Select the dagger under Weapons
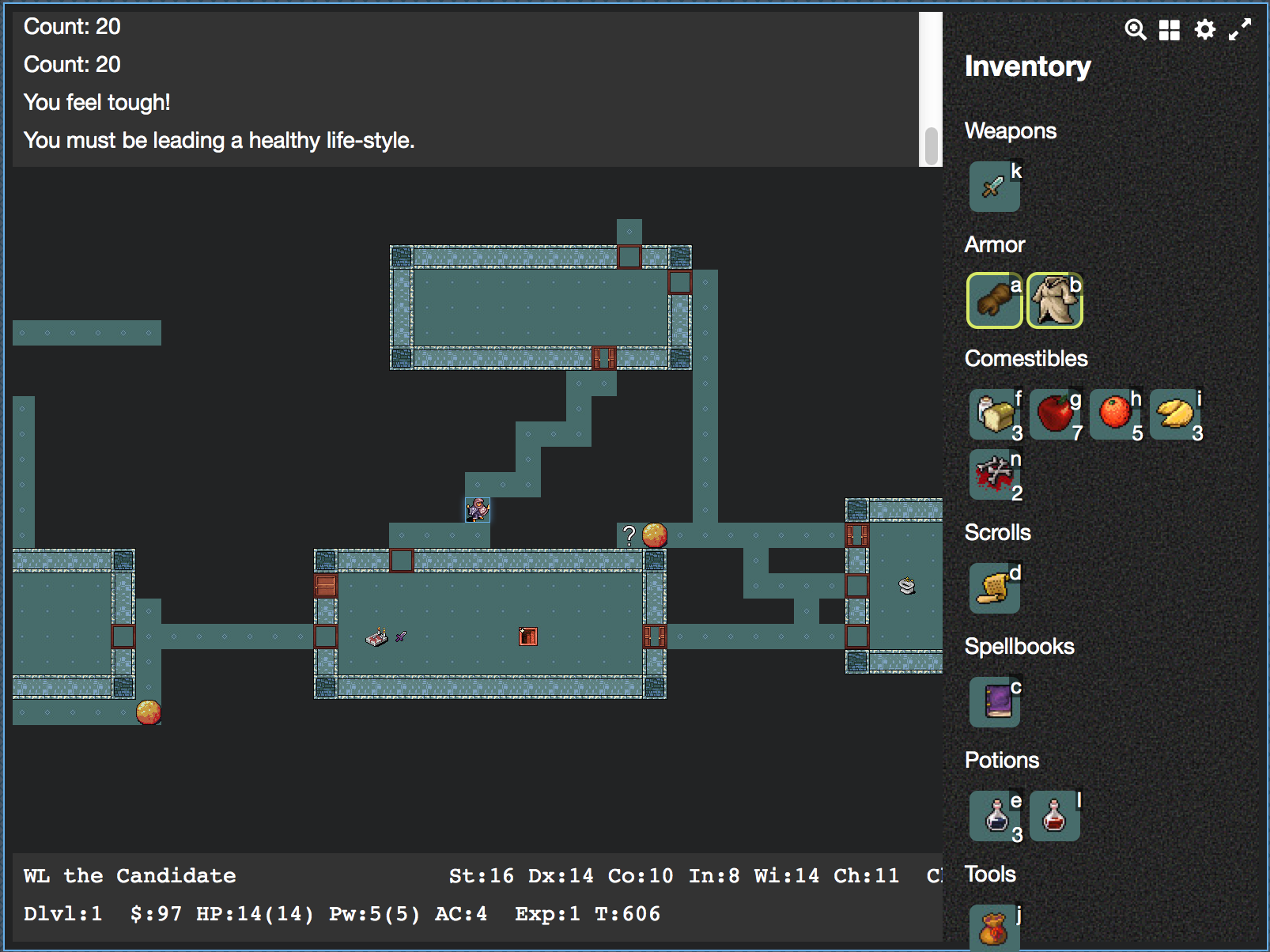This screenshot has width=1270, height=952. 994,187
